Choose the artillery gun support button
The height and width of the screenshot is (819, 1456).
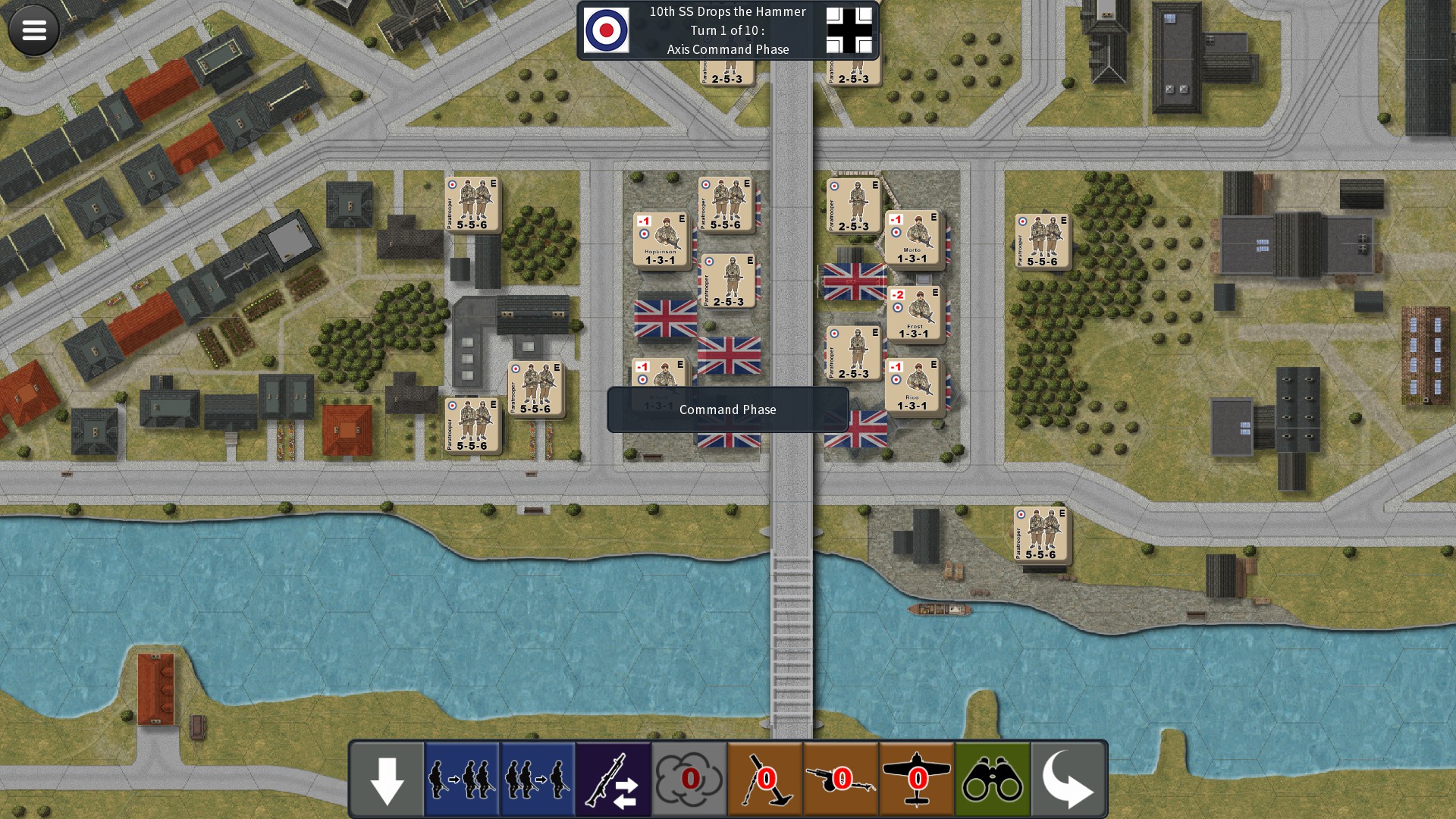pos(841,780)
